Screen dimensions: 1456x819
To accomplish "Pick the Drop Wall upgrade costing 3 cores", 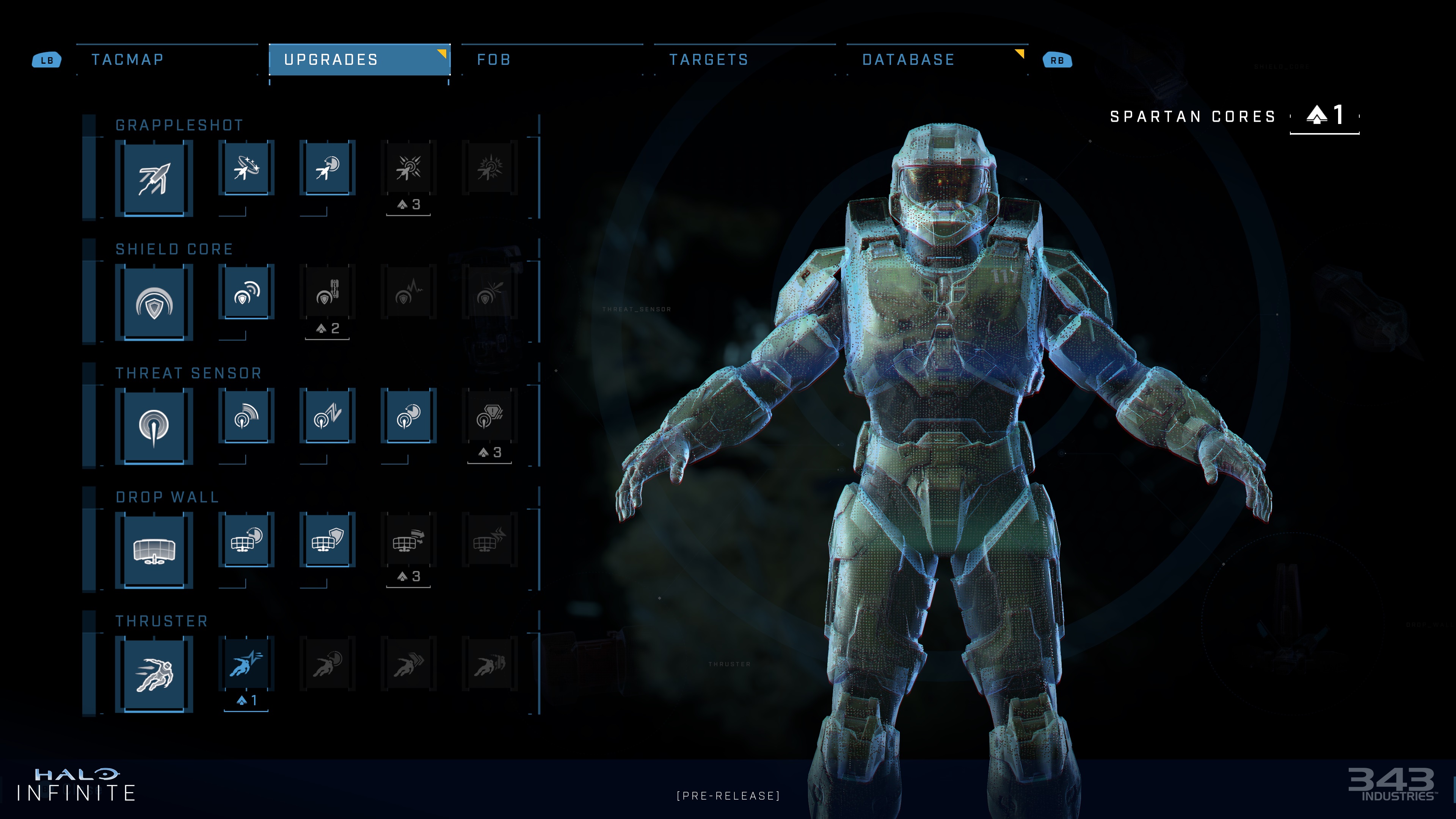I will point(408,540).
